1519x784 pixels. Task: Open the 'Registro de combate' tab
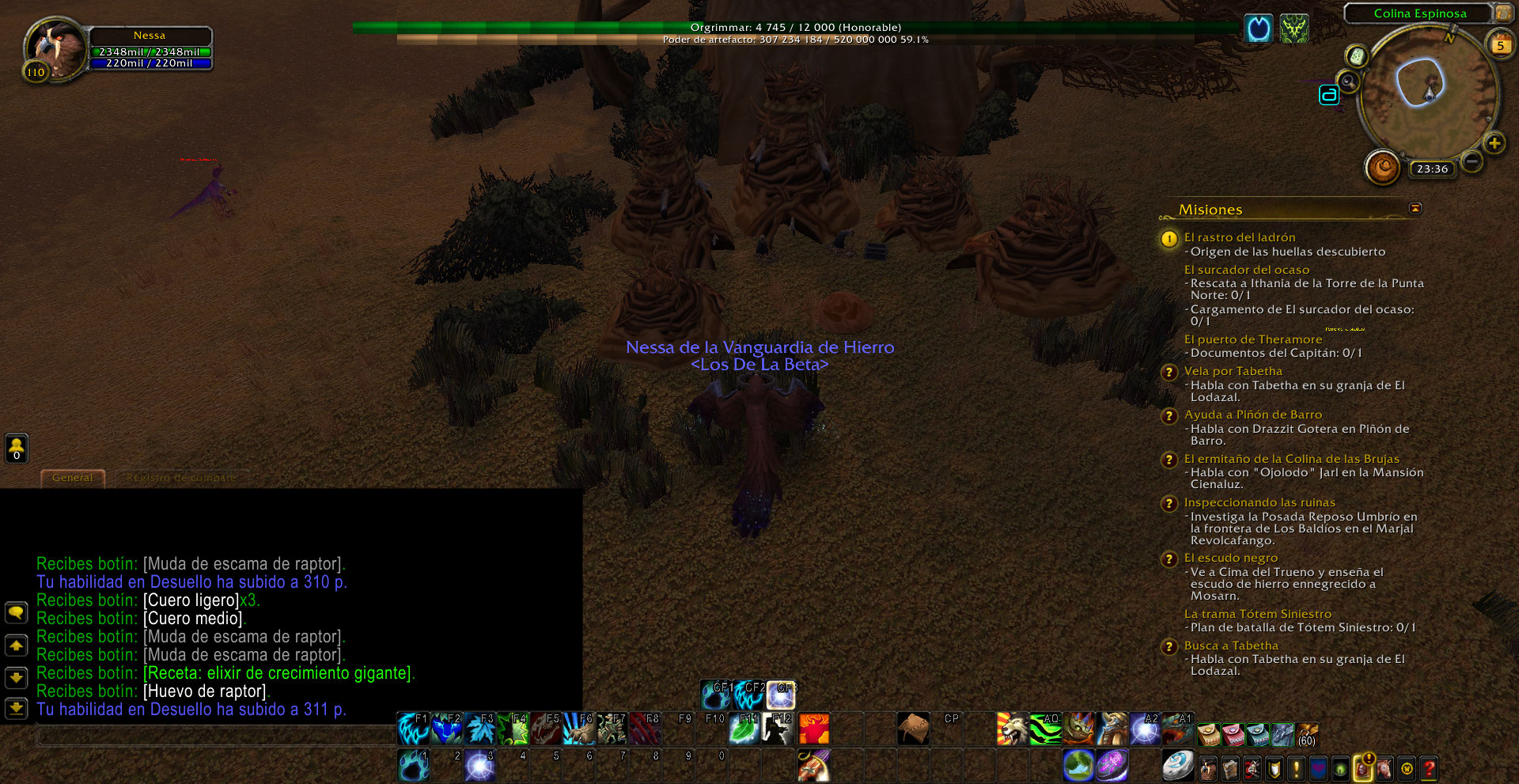coord(181,478)
